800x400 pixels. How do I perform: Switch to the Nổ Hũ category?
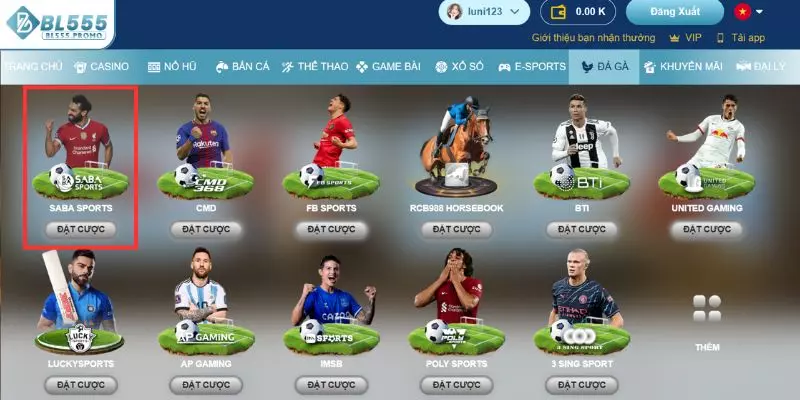pos(172,66)
